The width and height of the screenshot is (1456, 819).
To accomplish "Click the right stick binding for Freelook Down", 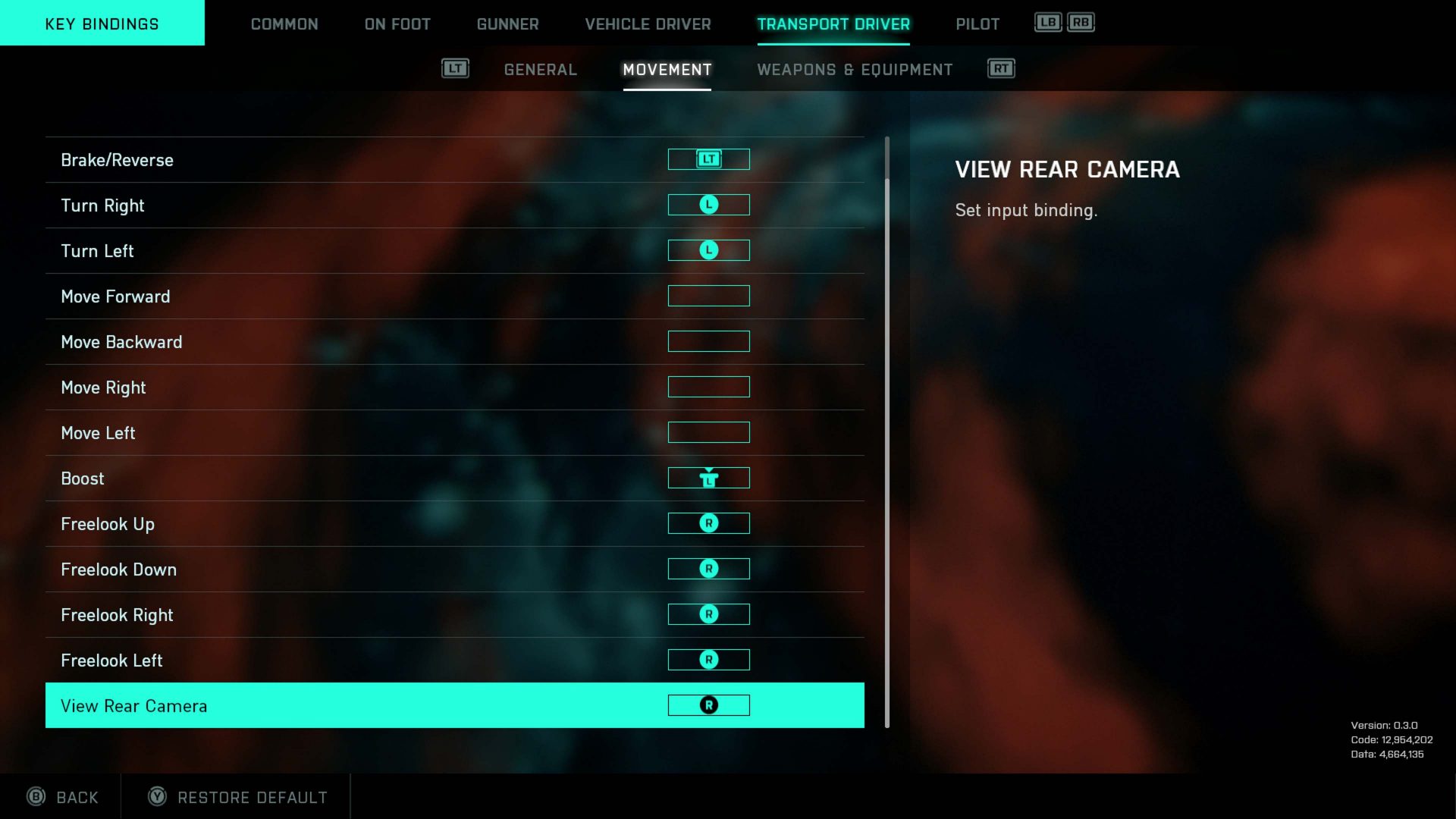I will point(708,568).
